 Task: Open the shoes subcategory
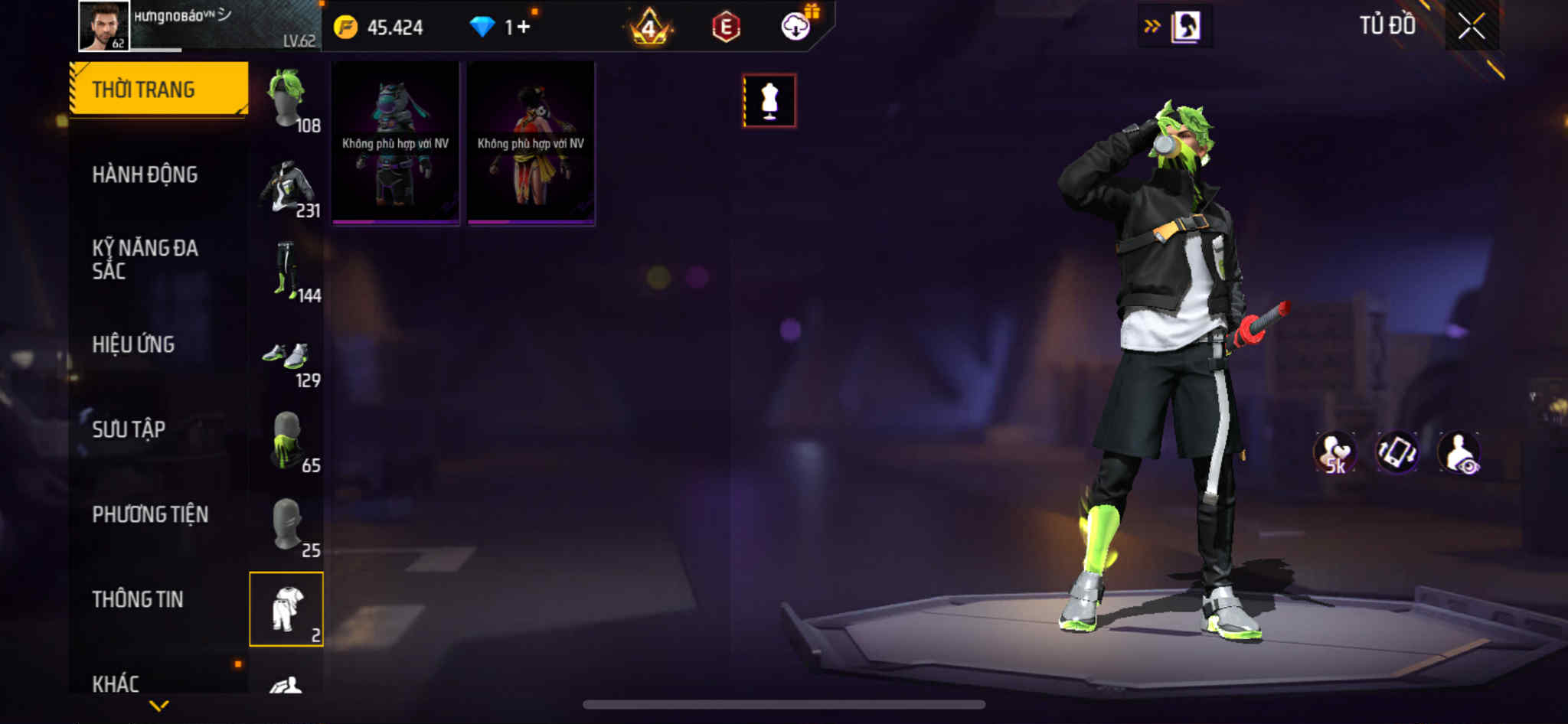point(287,356)
